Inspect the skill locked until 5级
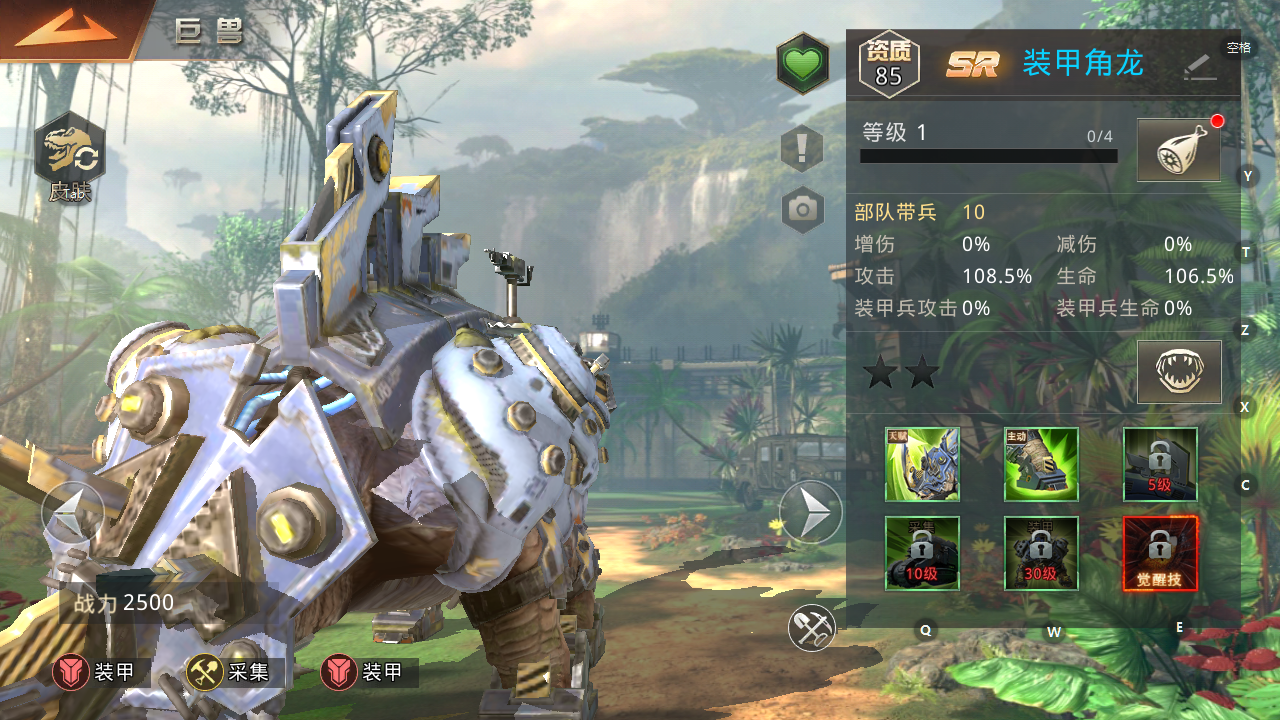The image size is (1280, 720). pos(1160,464)
